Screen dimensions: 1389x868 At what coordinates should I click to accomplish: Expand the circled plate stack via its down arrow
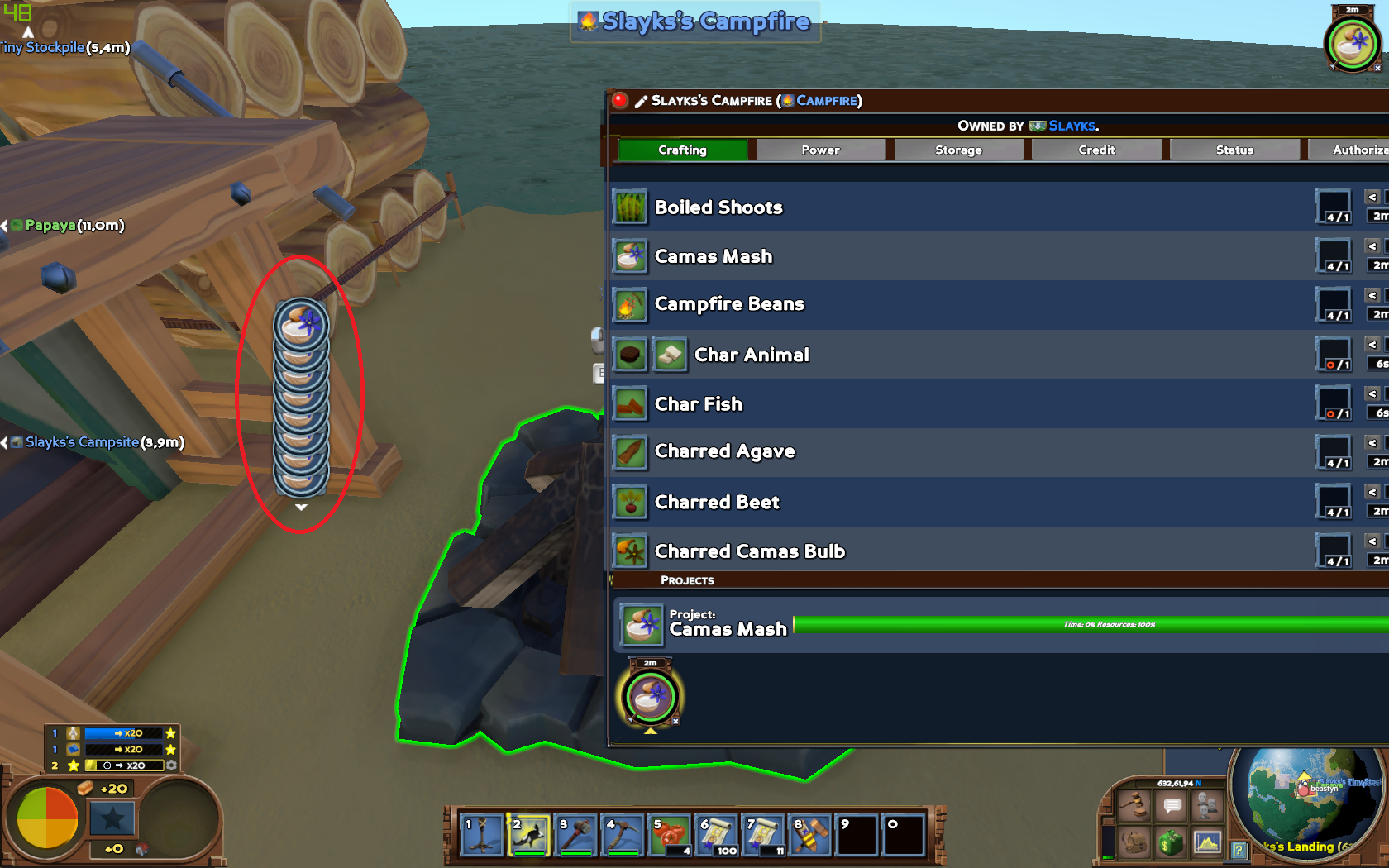click(301, 506)
